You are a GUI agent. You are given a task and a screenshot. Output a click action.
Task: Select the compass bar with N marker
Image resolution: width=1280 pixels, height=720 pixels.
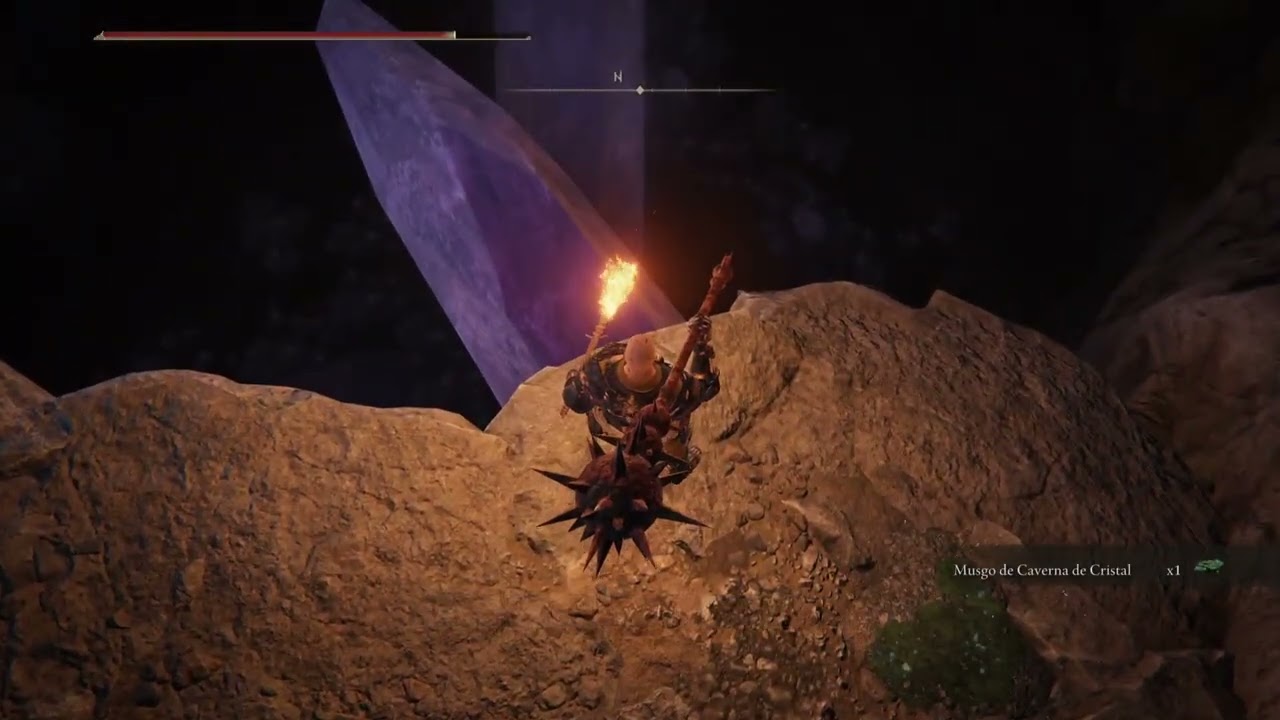coord(640,89)
